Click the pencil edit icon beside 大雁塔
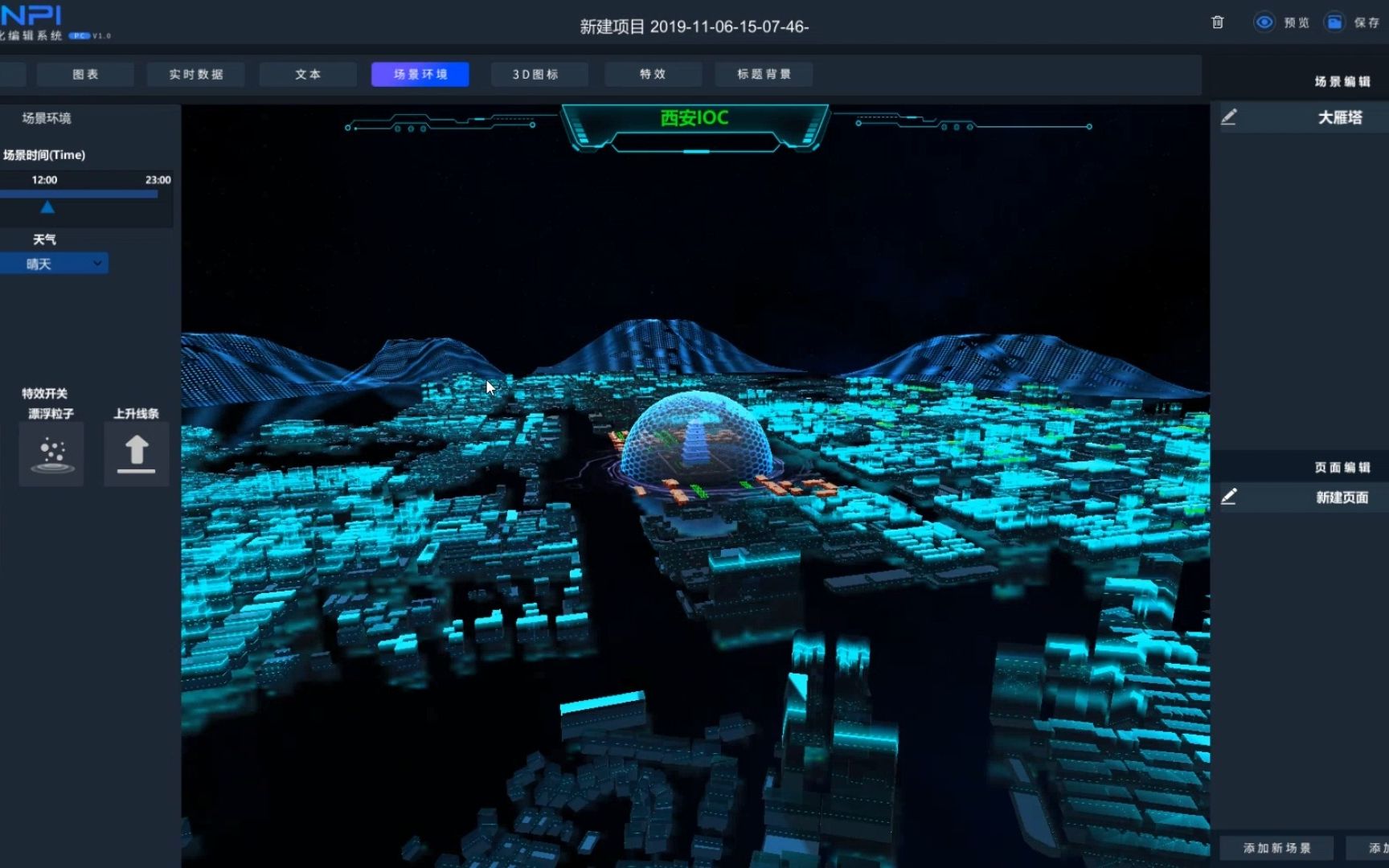 [1229, 117]
